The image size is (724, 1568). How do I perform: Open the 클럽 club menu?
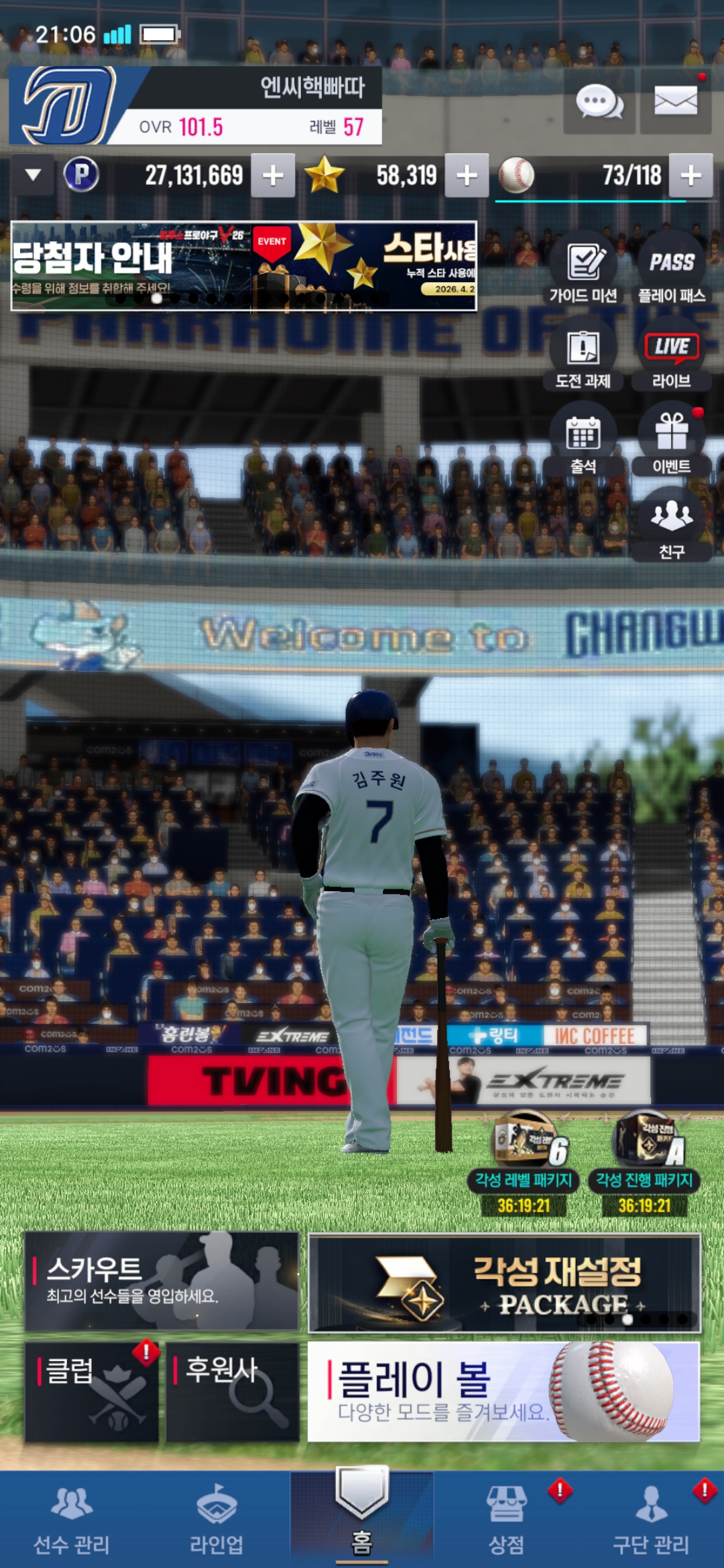[92, 1391]
